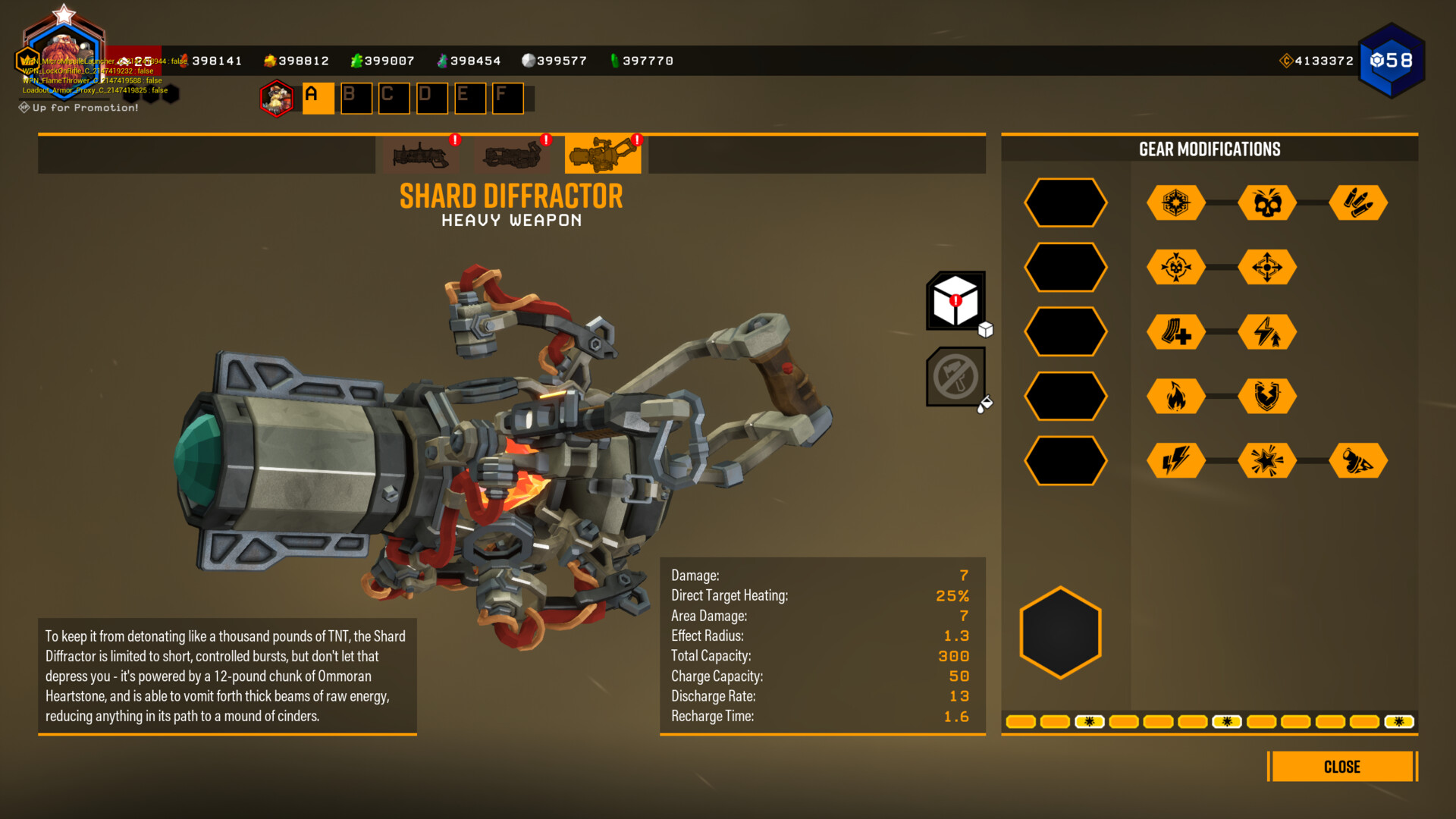Open the player rank 58 badge
The height and width of the screenshot is (819, 1456).
point(1392,61)
